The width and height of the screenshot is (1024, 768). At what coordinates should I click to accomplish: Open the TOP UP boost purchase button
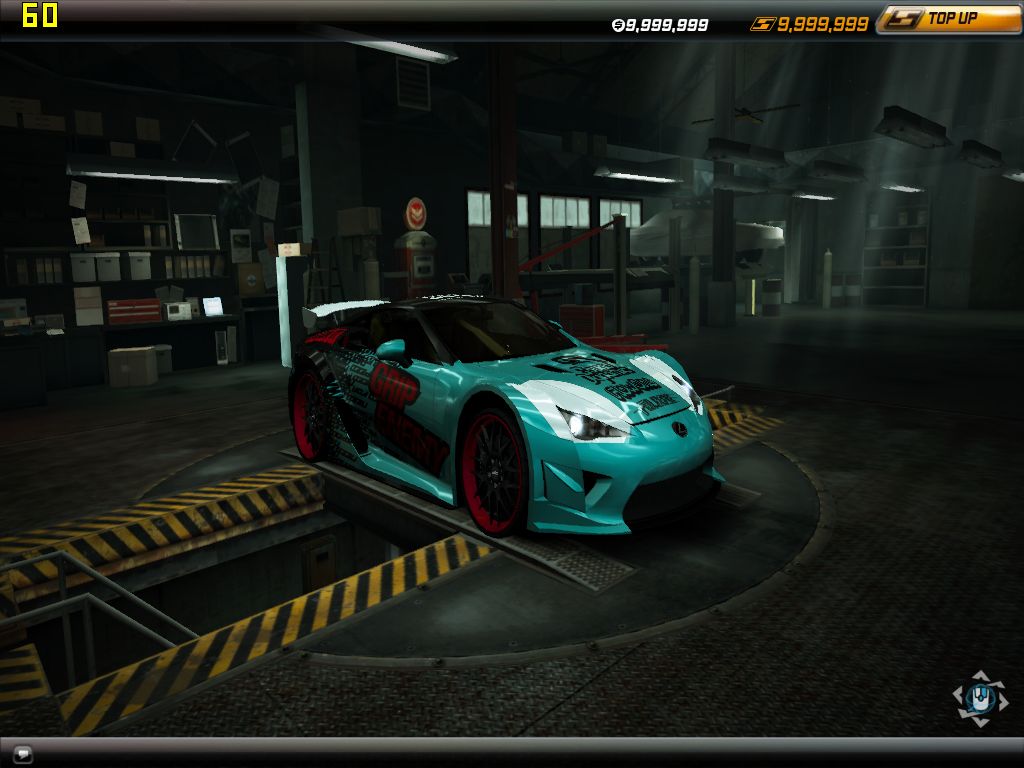point(948,19)
